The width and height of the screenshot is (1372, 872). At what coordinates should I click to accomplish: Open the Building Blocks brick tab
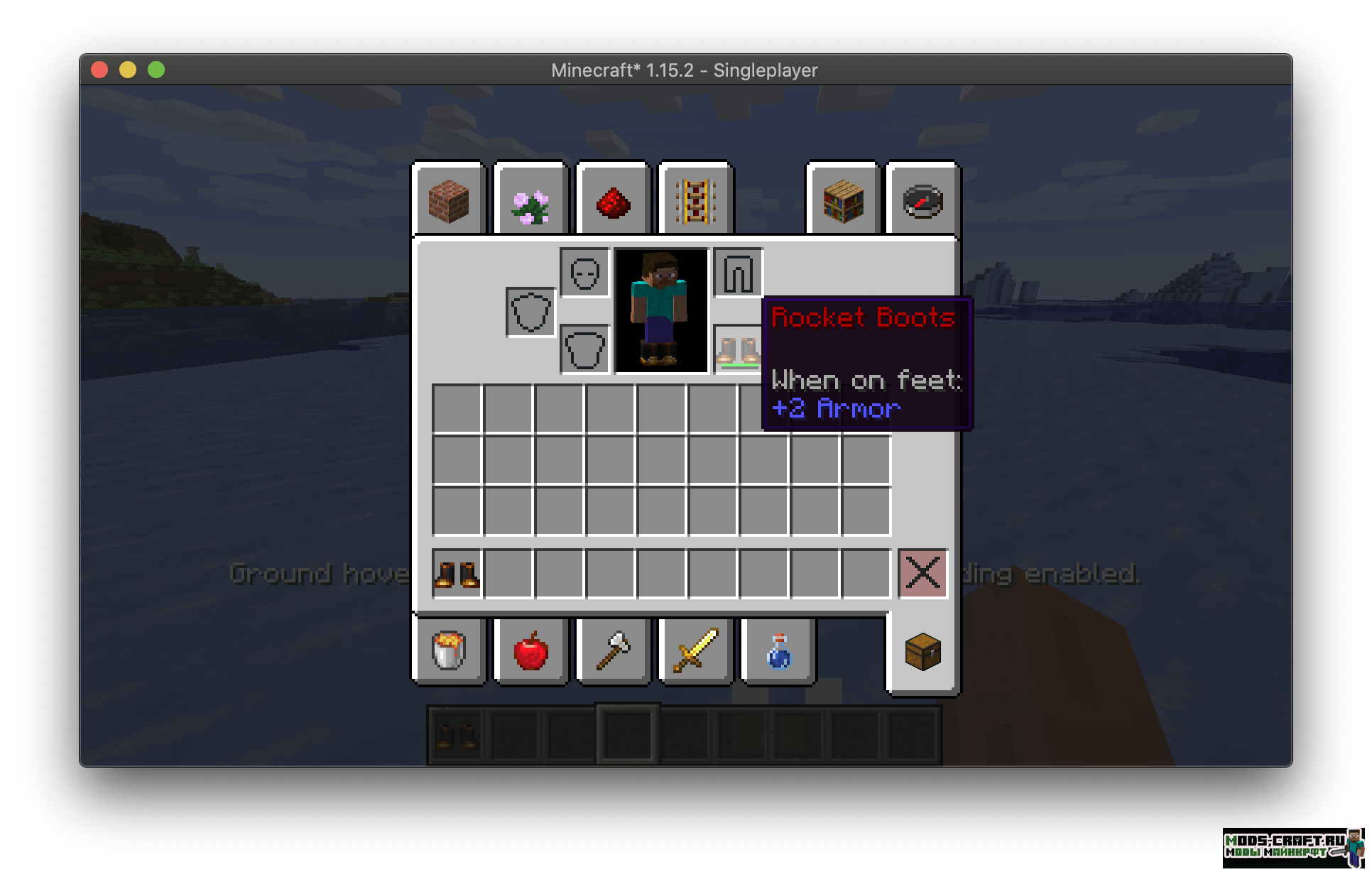coord(449,202)
